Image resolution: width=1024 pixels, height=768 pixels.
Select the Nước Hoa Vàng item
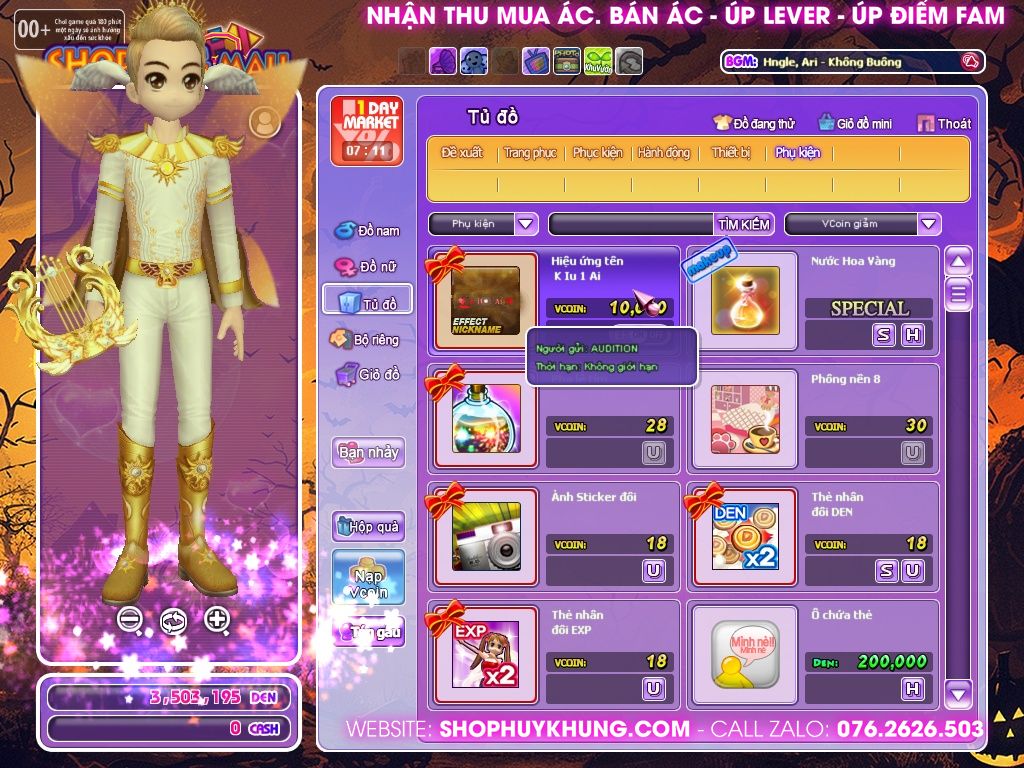[x=745, y=300]
